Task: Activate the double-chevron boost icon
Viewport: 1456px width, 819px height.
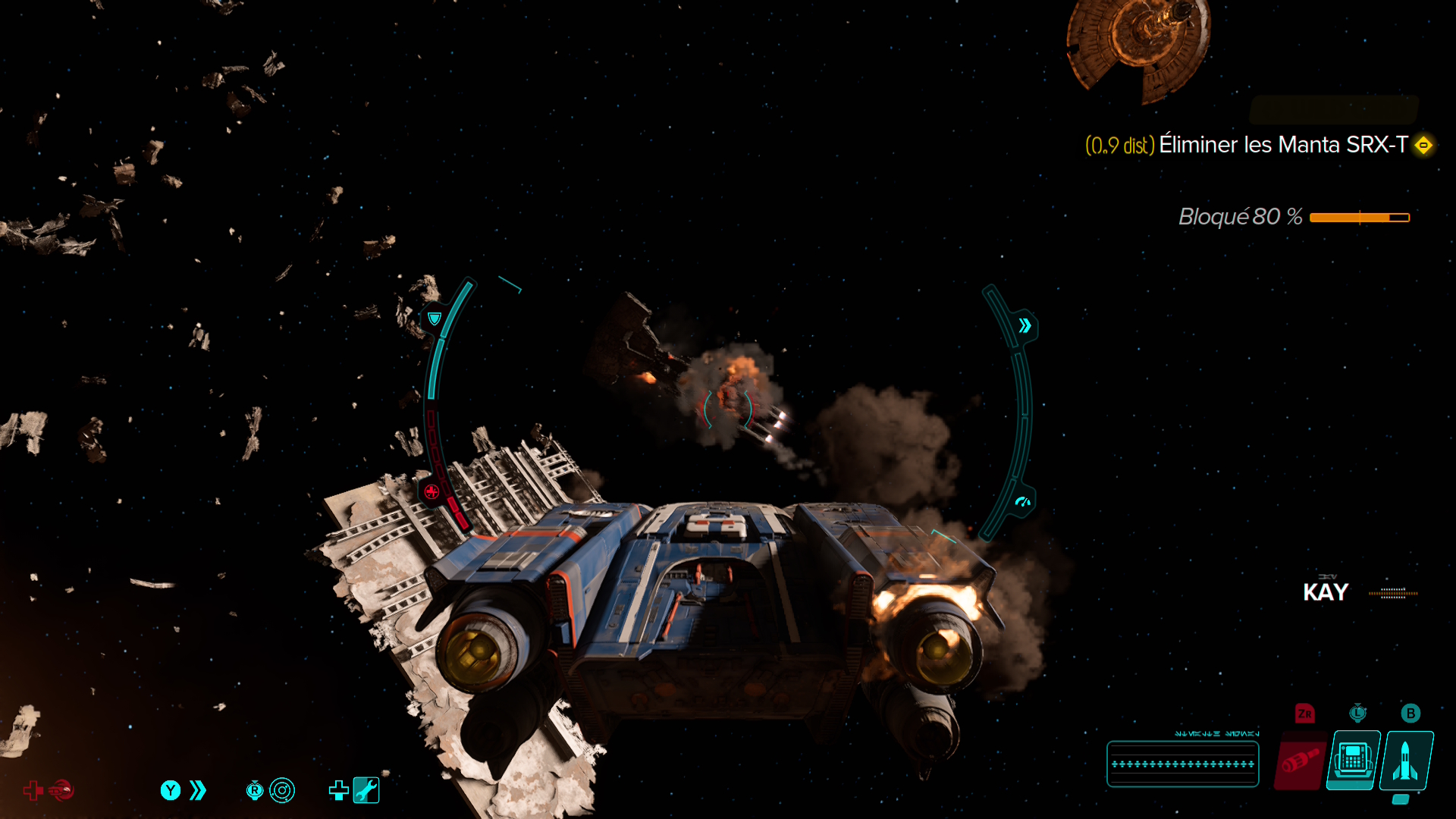Action: click(x=198, y=790)
